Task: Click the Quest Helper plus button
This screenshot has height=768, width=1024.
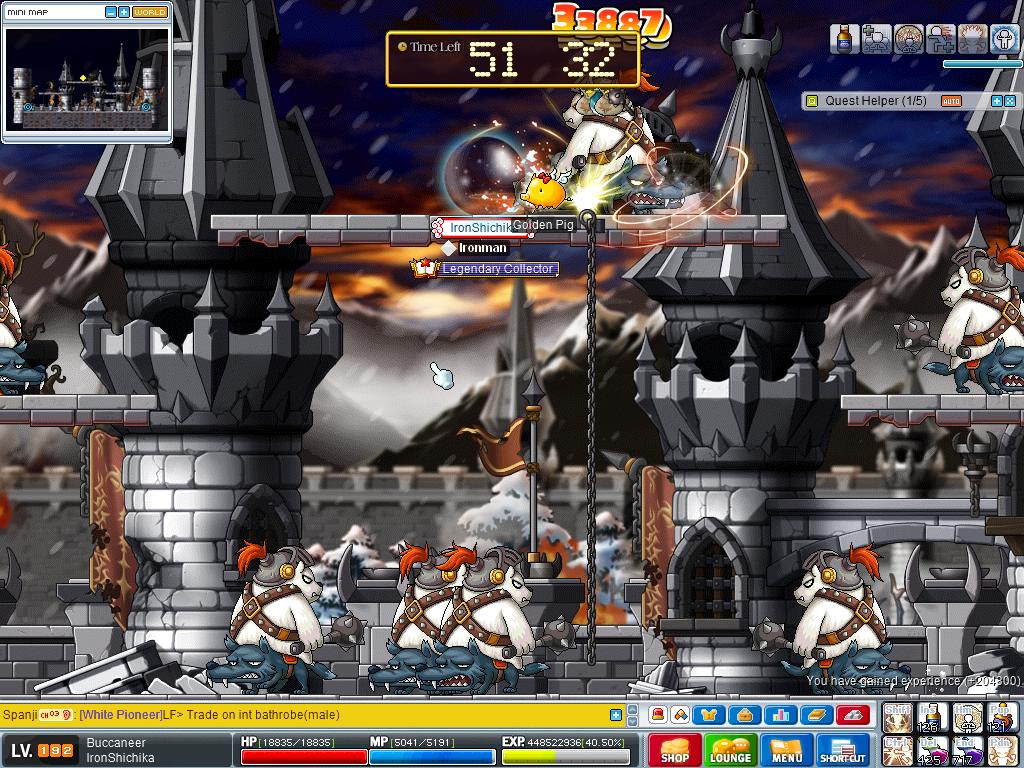Action: click(x=996, y=101)
